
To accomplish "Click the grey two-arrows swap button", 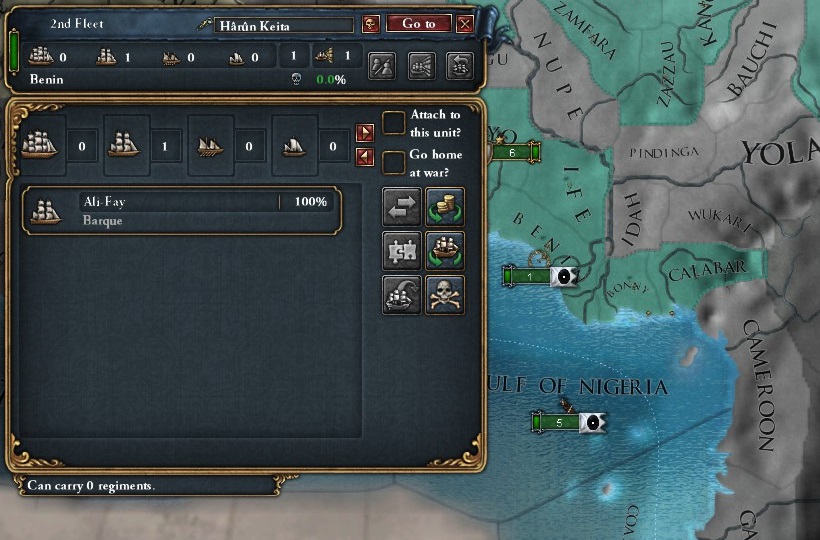I will click(402, 207).
